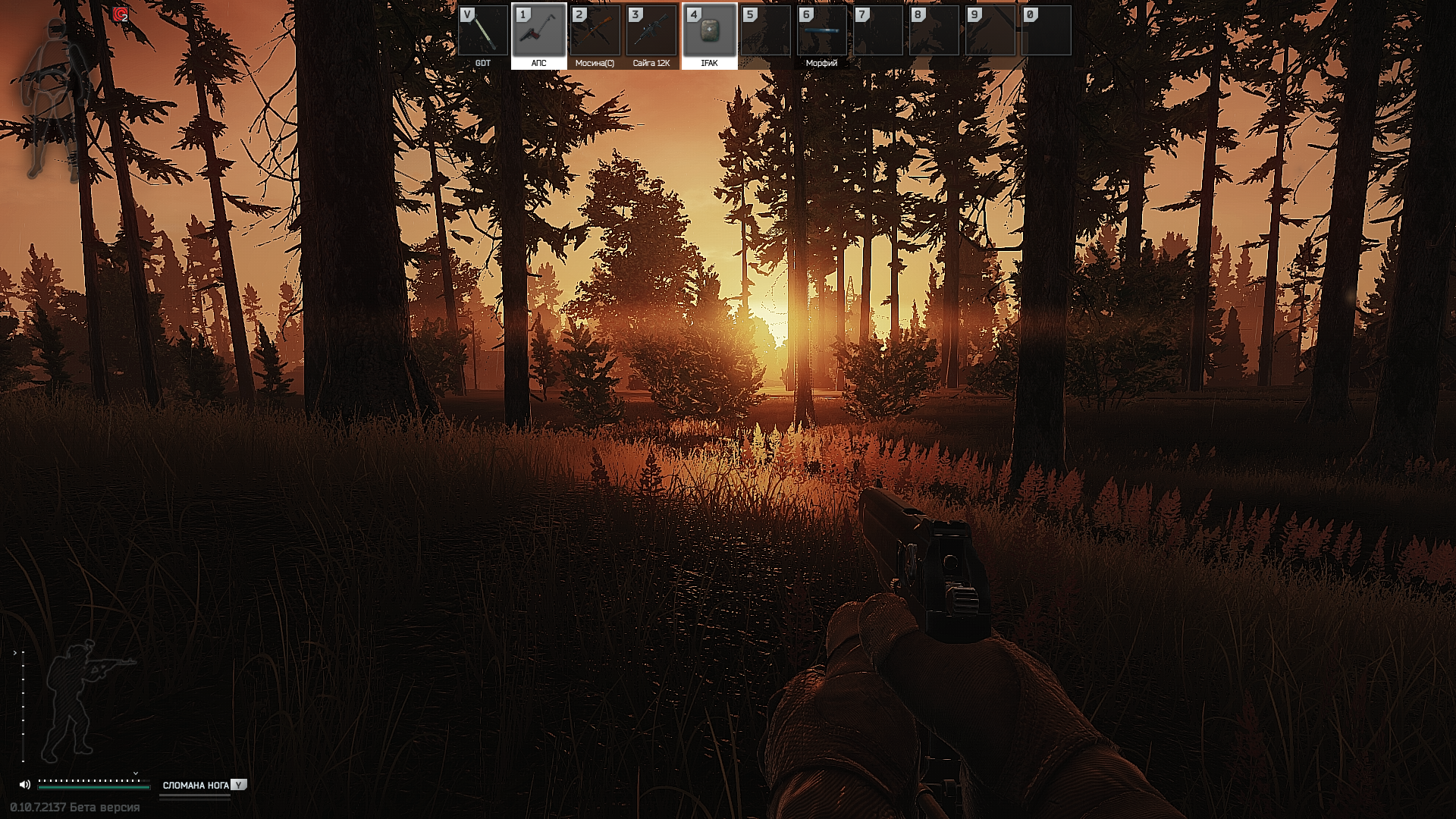The image size is (1456, 819).
Task: Choose the Мосина(С) rifle slot
Action: (x=595, y=32)
